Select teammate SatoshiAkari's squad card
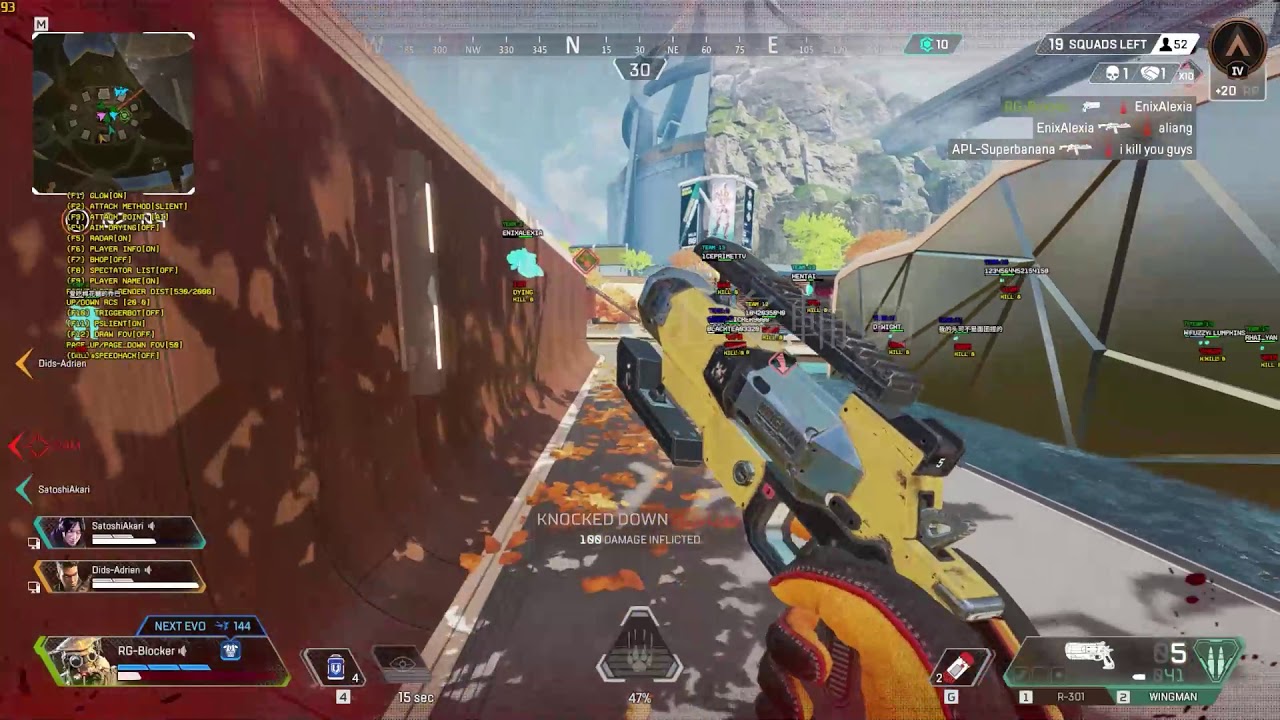Image resolution: width=1280 pixels, height=720 pixels. coord(120,533)
